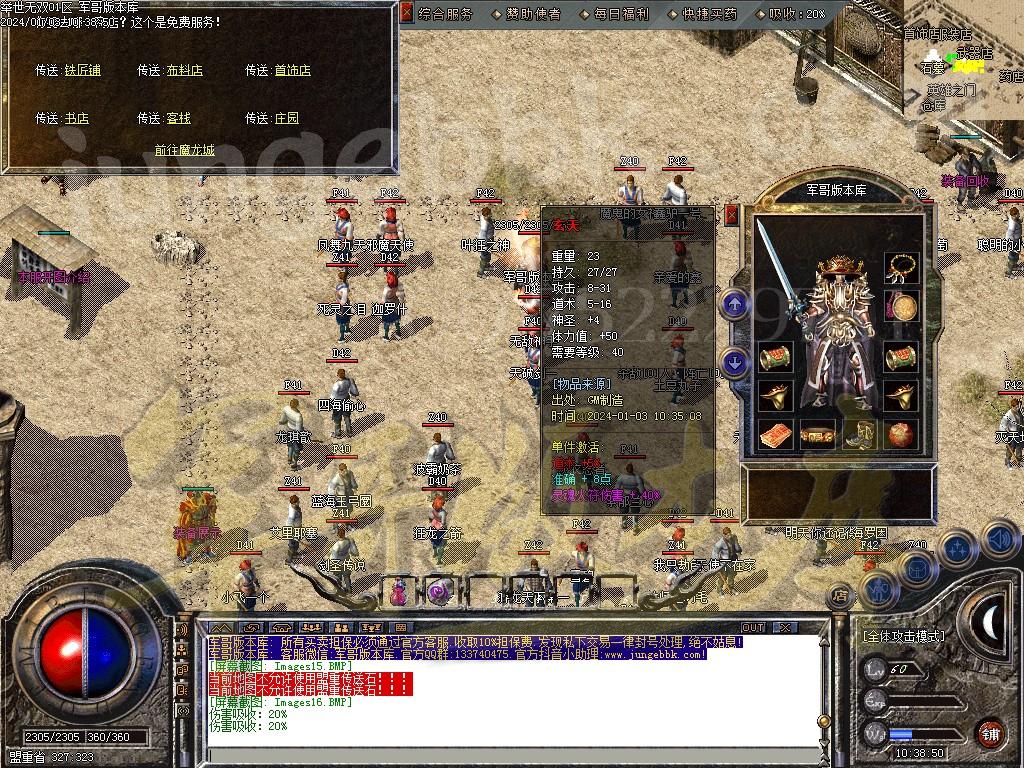Click the up arrow on equipment panel
The width and height of the screenshot is (1024, 768).
tap(735, 303)
